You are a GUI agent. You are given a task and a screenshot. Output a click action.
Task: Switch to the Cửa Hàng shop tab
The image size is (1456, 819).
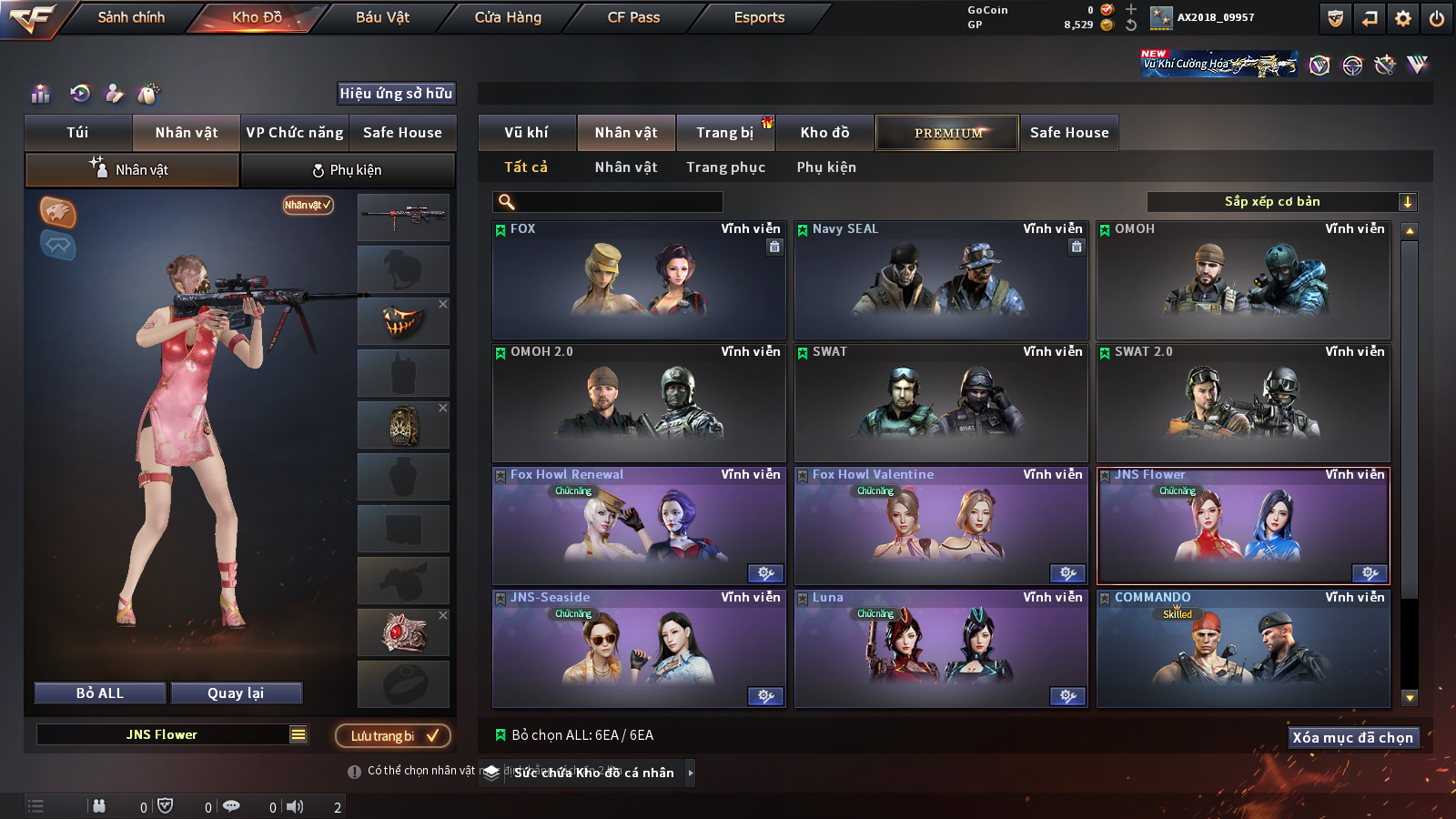point(508,17)
